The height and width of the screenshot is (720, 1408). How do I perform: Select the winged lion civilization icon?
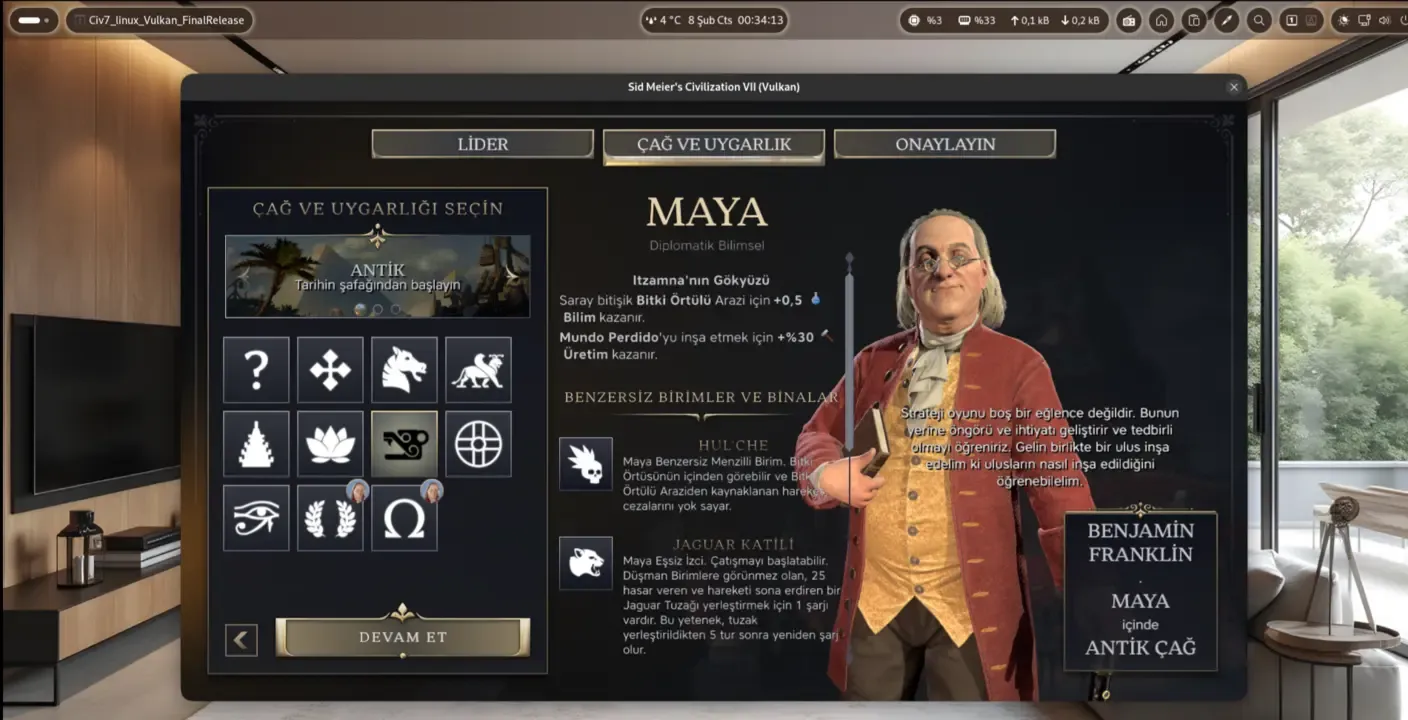(x=478, y=370)
